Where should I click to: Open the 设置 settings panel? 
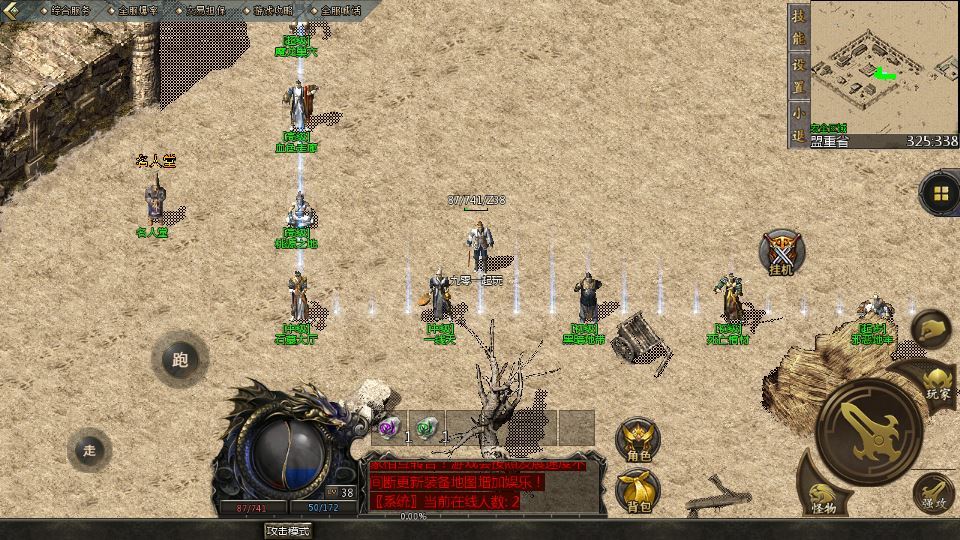(798, 73)
